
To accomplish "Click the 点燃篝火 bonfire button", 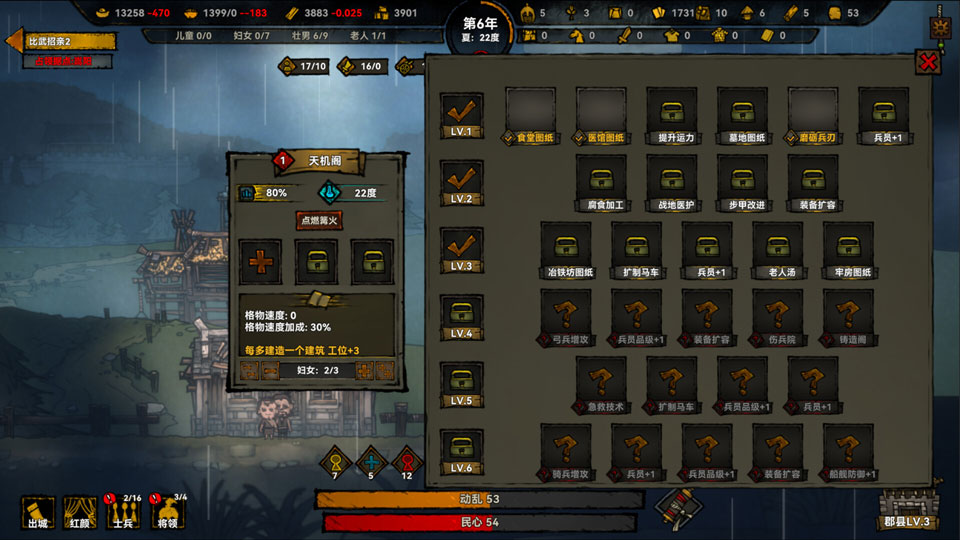I will coord(320,220).
